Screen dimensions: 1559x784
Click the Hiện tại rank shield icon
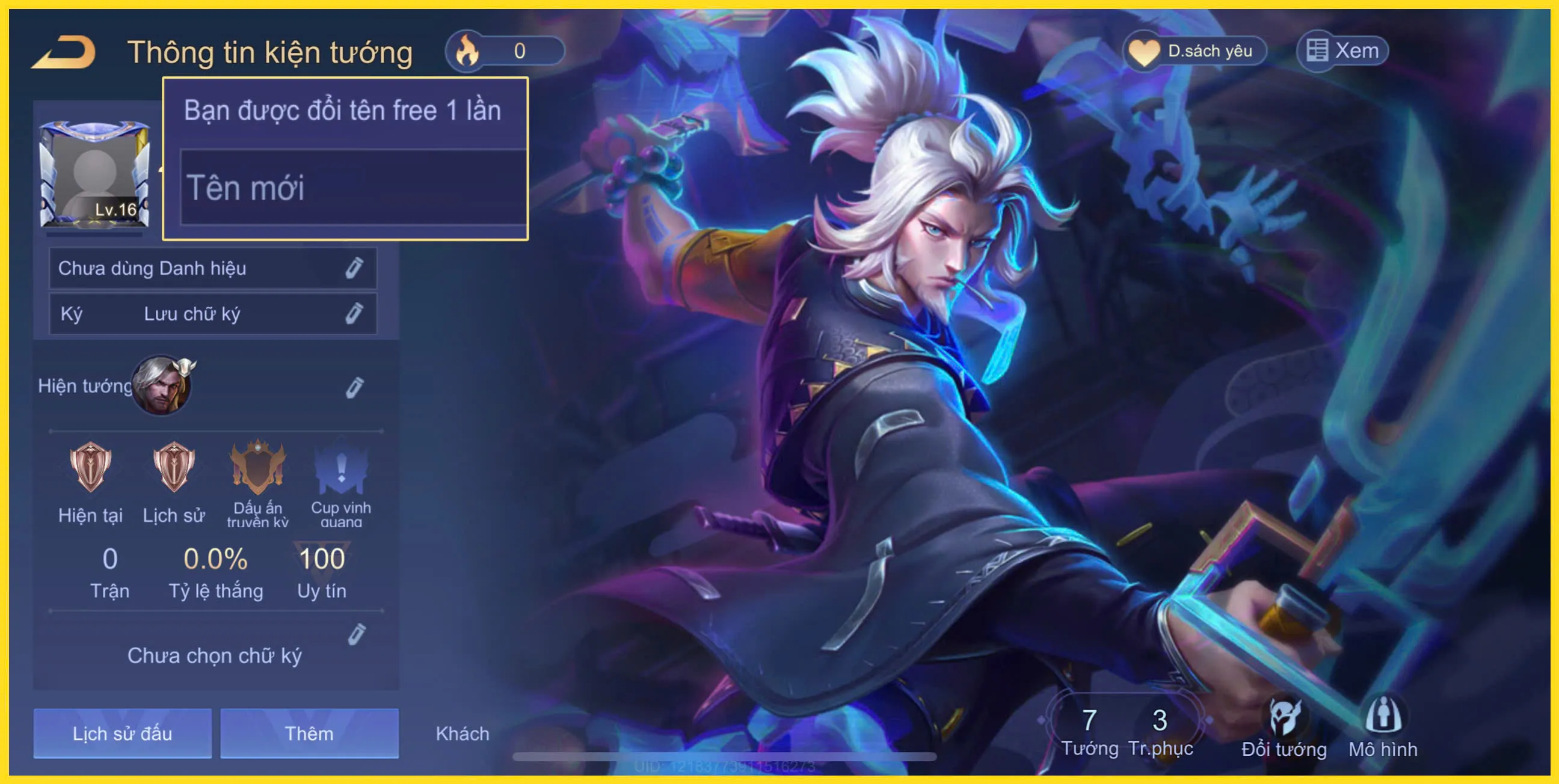[90, 469]
